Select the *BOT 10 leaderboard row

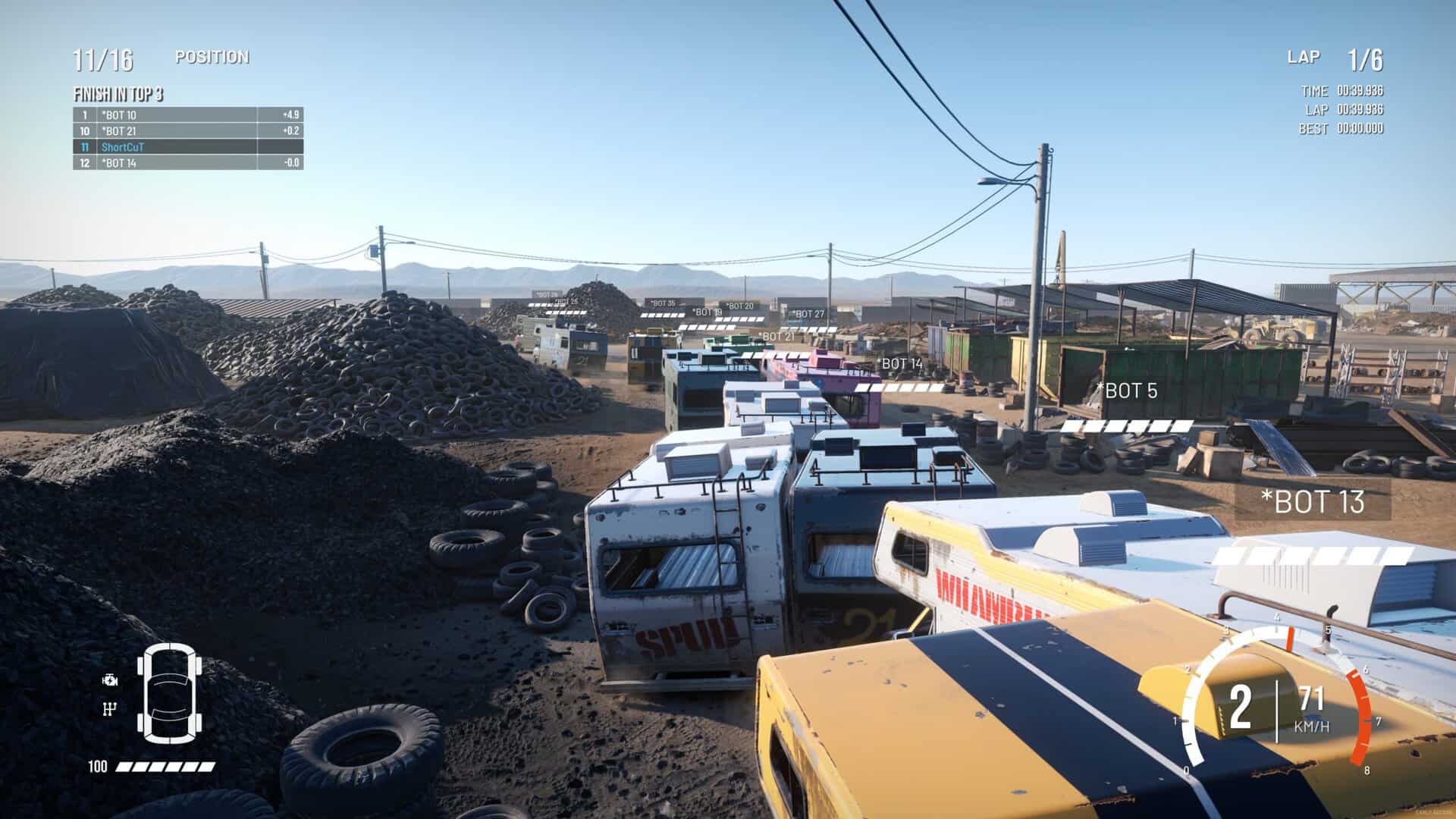pos(188,115)
